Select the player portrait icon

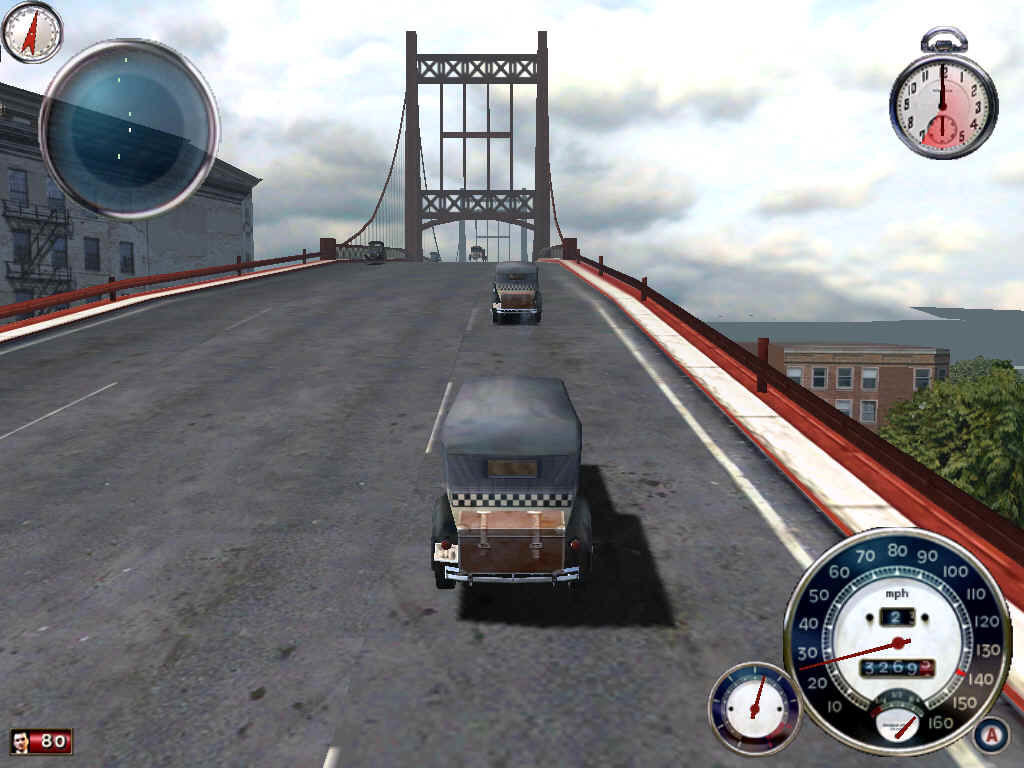pos(21,741)
